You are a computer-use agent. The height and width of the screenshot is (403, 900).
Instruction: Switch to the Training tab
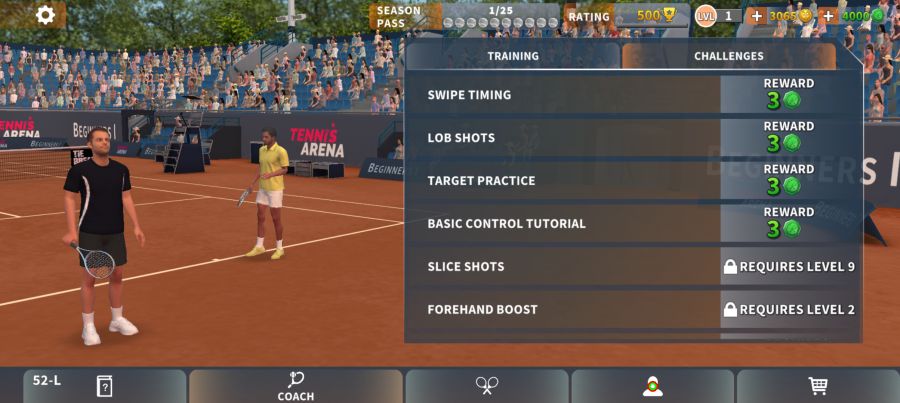click(513, 56)
